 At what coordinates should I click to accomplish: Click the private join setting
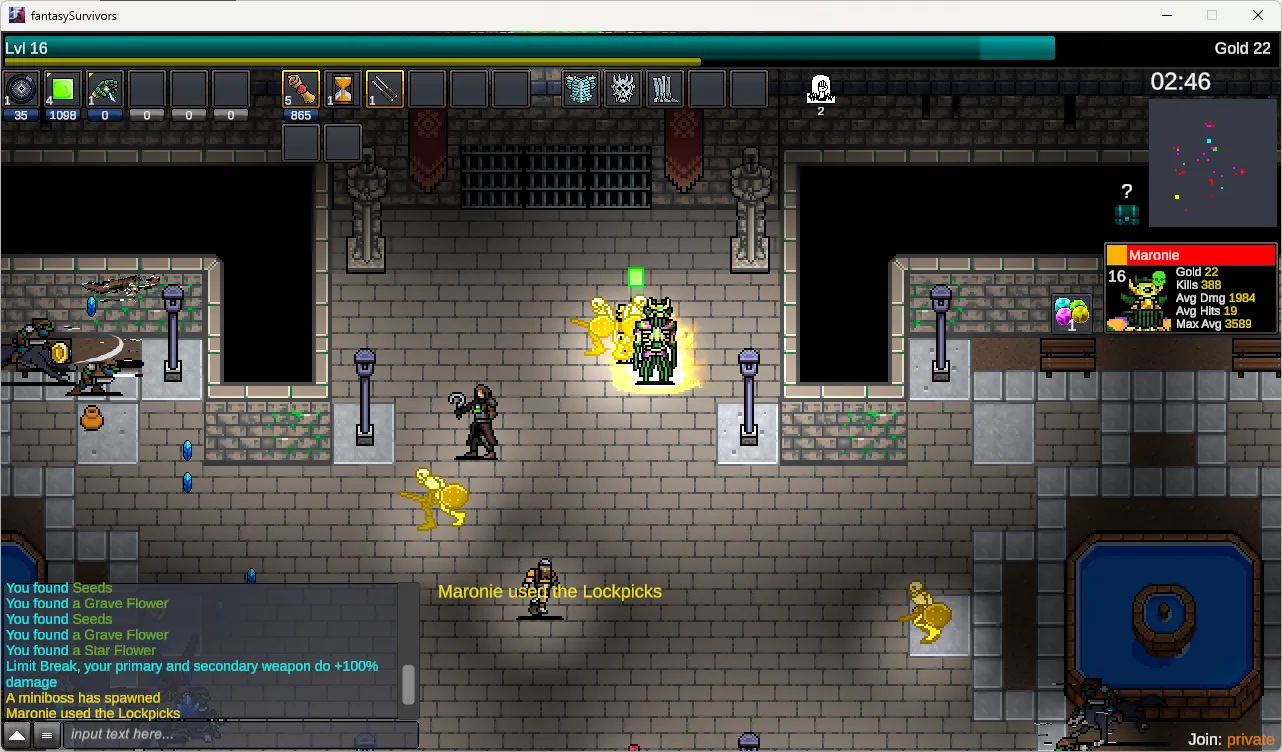1250,739
